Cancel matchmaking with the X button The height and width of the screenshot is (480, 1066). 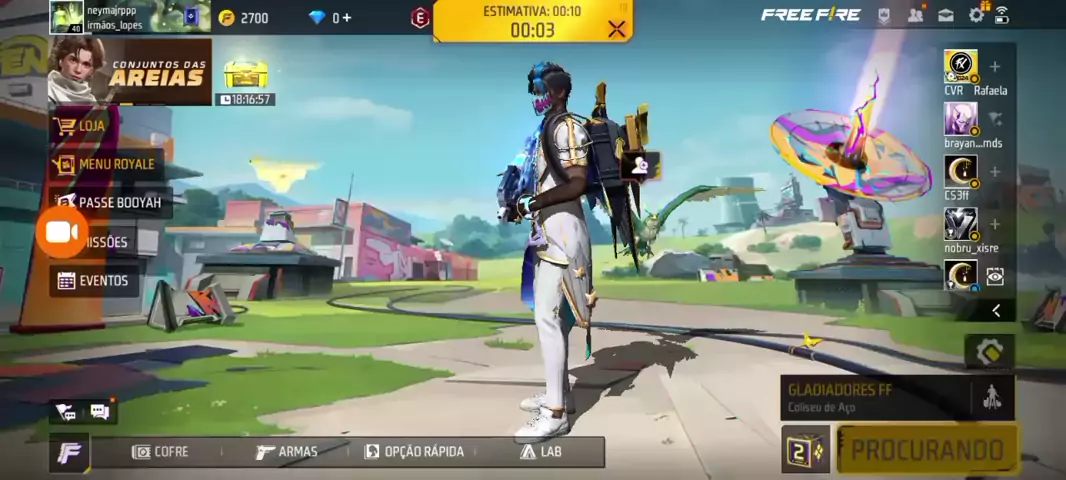[x=617, y=29]
